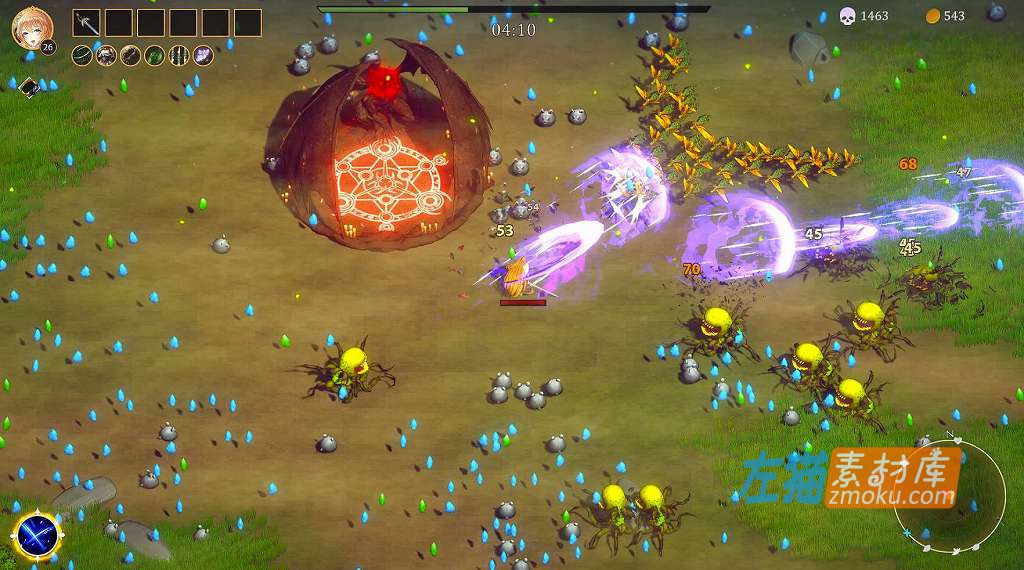Viewport: 1024px width, 570px height.
Task: Click the circular minimap
Action: [948, 492]
